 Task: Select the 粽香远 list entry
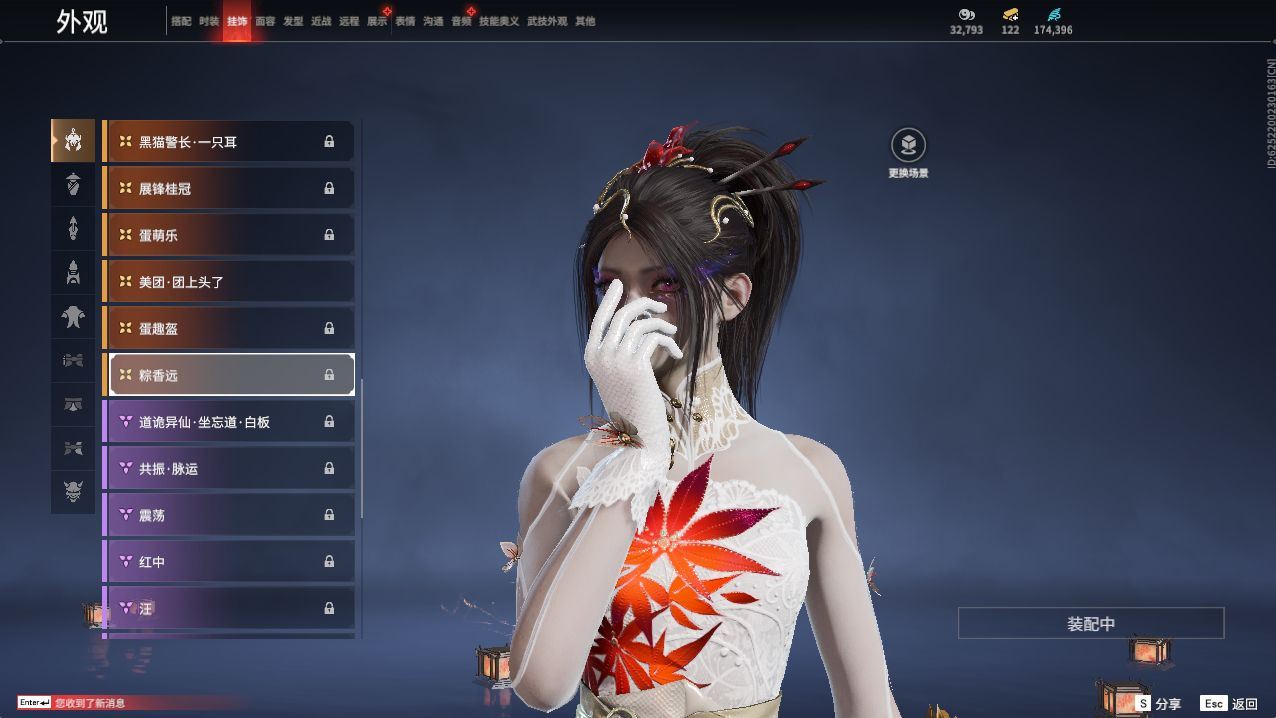pos(230,375)
